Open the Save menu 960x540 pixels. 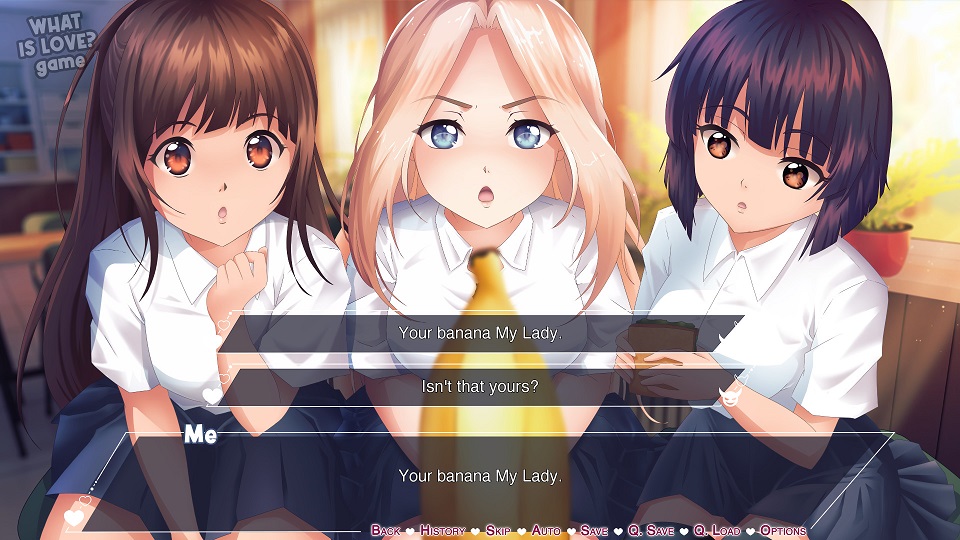(593, 530)
